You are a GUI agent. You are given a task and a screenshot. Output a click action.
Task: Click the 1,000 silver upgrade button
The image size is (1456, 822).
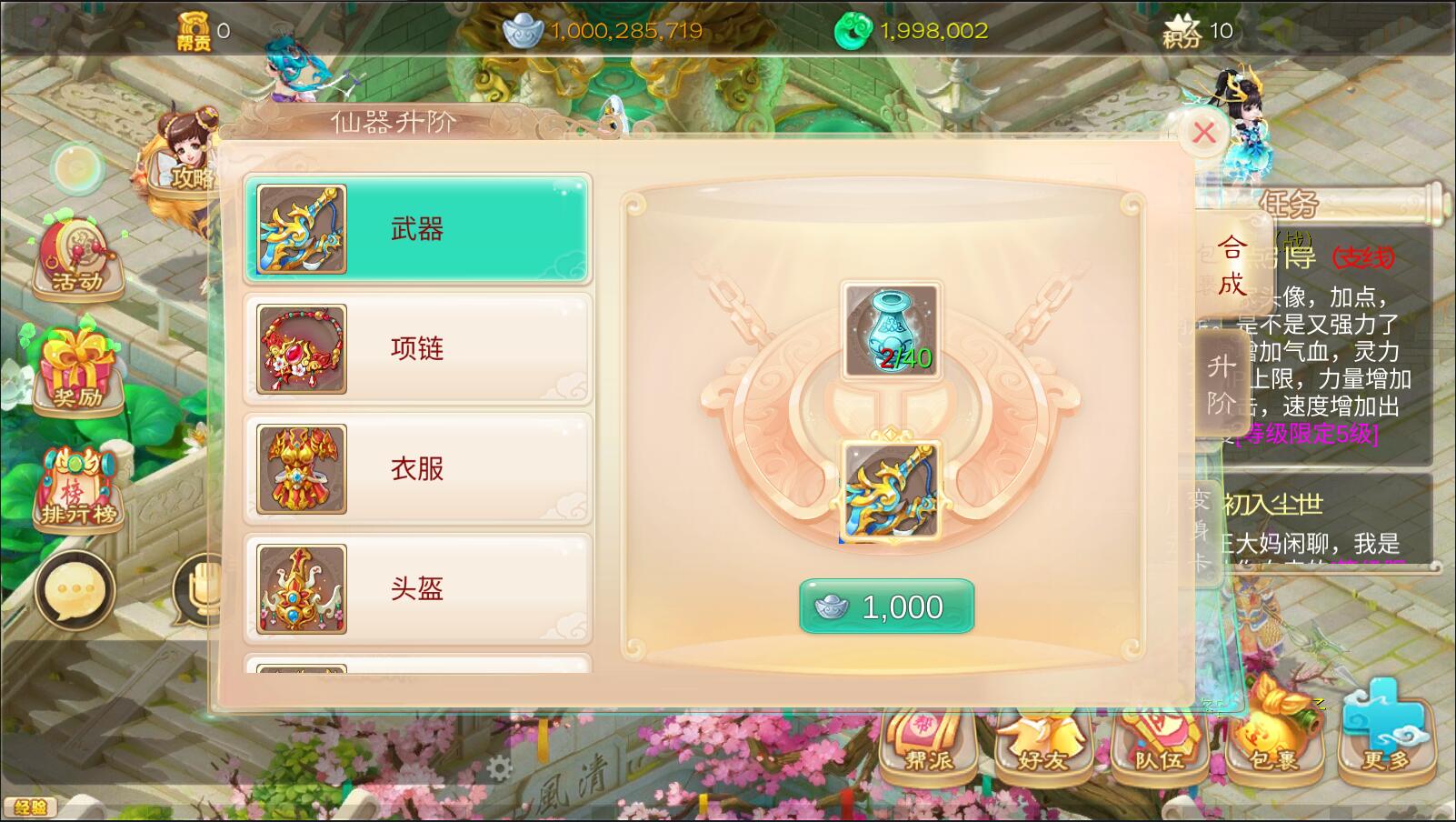coord(886,606)
